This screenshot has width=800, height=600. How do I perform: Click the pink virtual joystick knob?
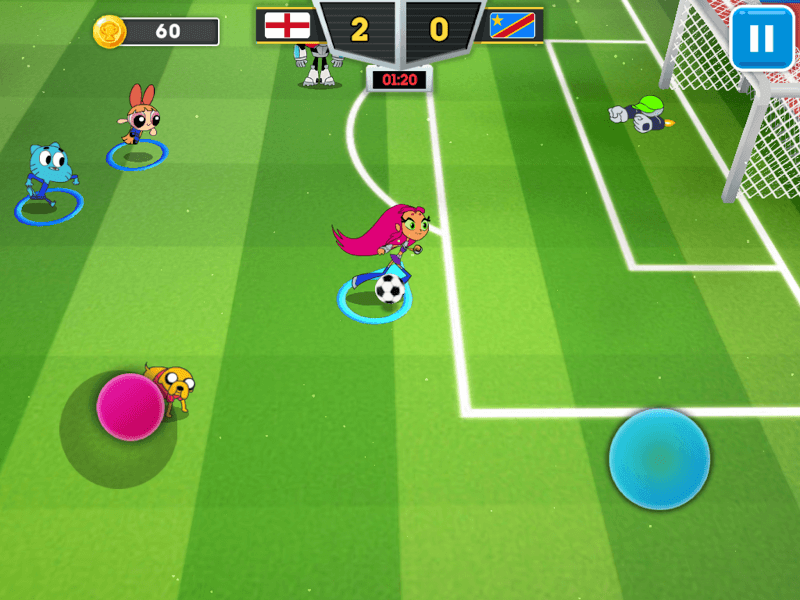point(130,407)
